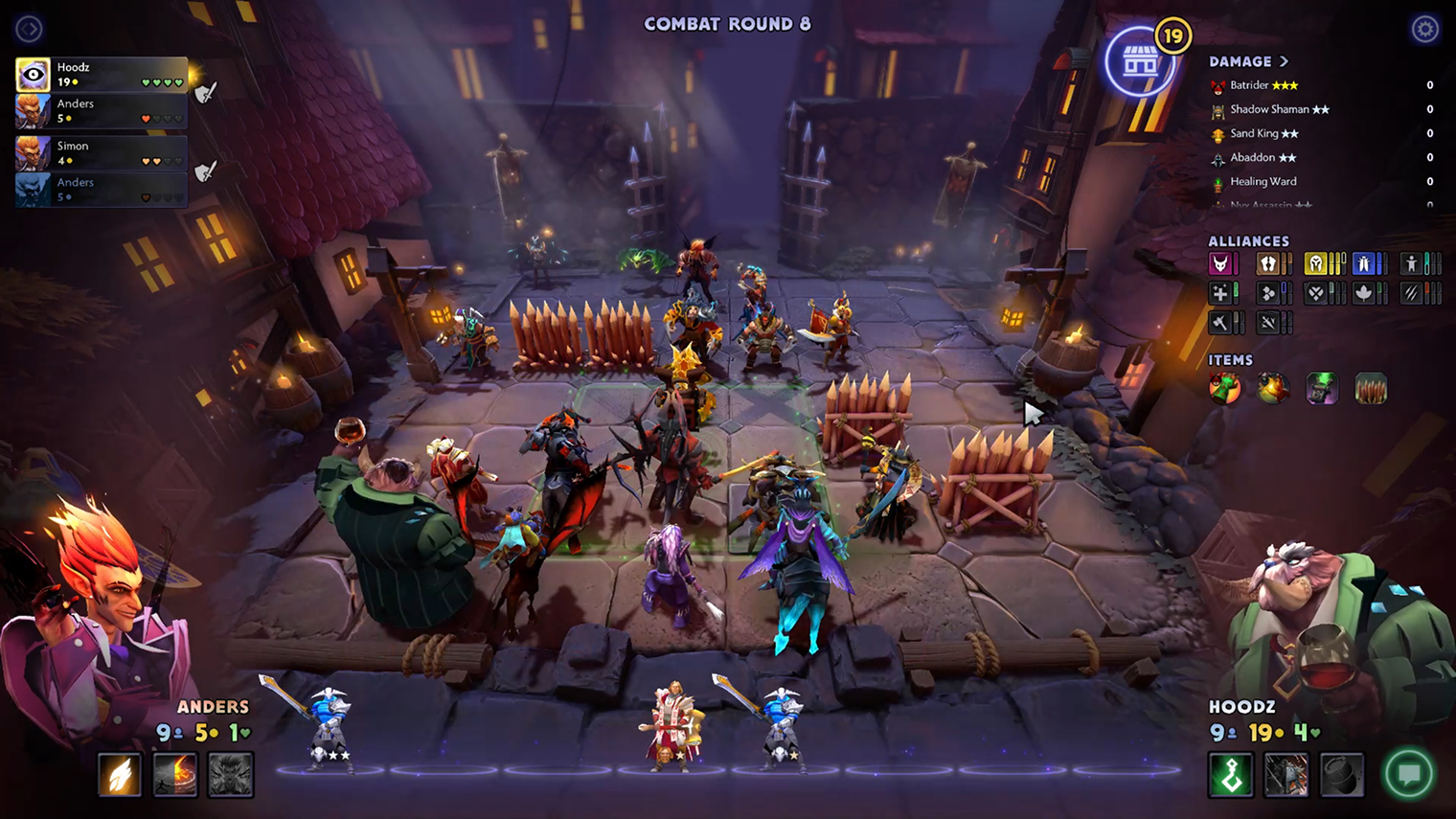Viewport: 1456px width, 819px height.
Task: Select Hobgen's flame ability icon
Action: pyautogui.click(x=120, y=775)
